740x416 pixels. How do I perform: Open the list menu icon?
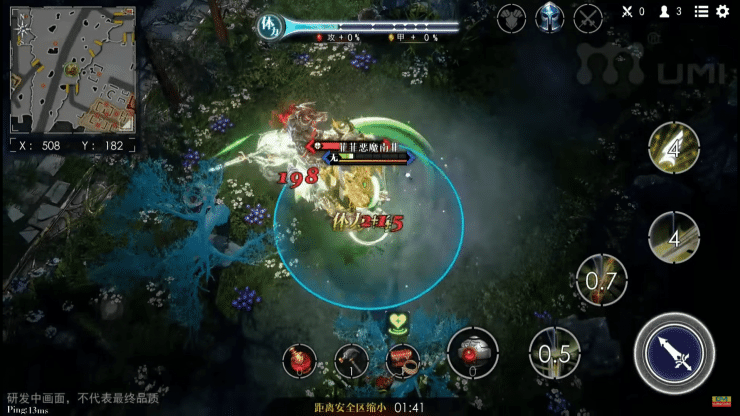701,11
